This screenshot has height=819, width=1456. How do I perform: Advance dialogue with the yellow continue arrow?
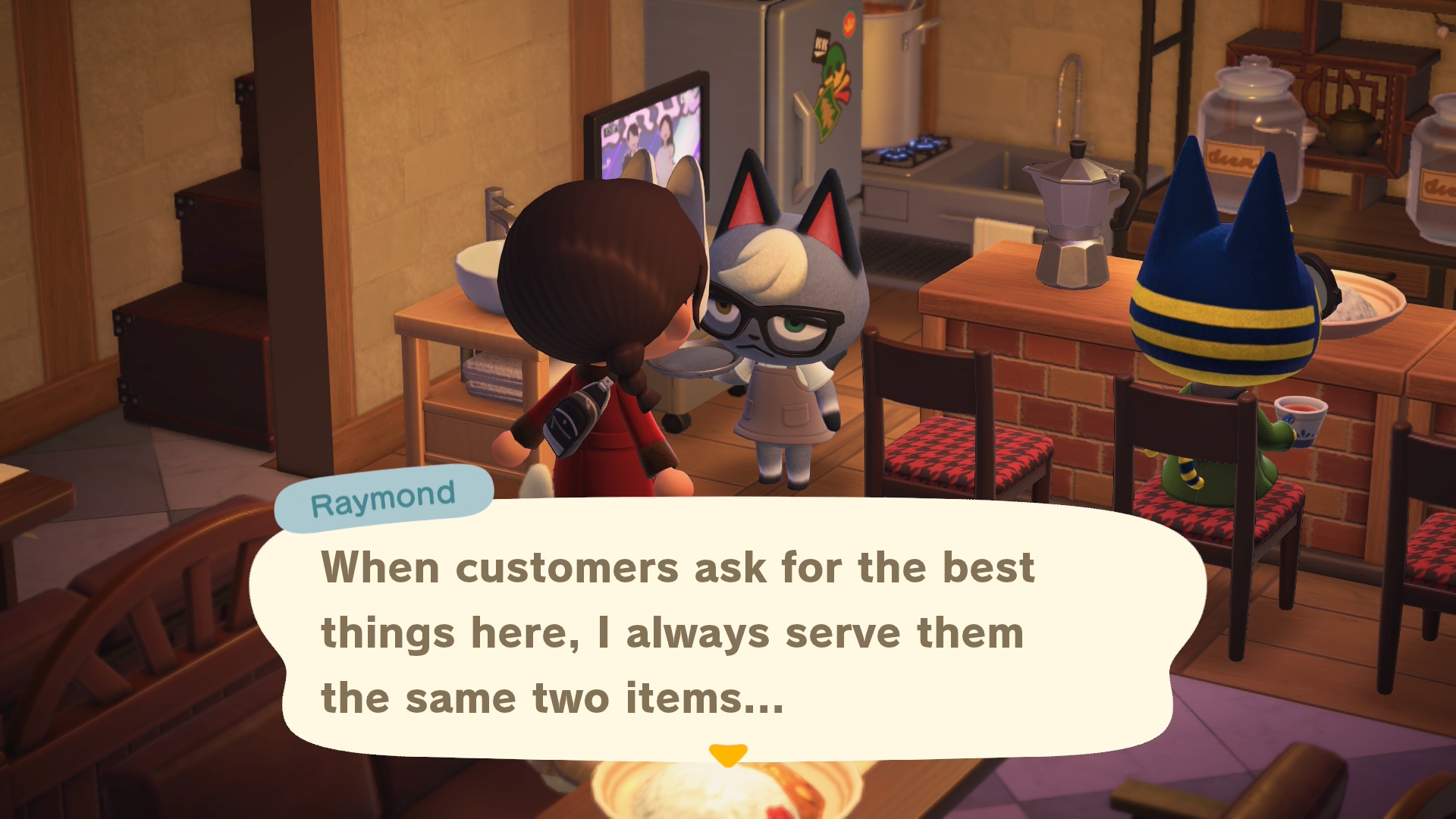pyautogui.click(x=728, y=755)
